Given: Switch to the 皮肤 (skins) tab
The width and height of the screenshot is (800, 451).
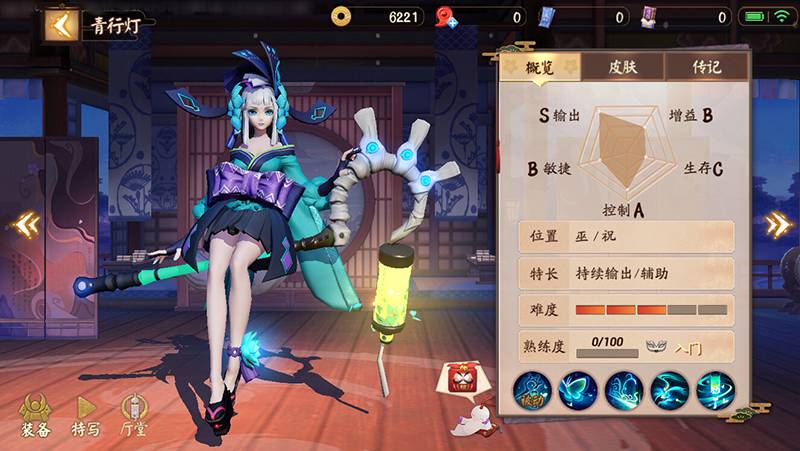Looking at the screenshot, I should (622, 67).
